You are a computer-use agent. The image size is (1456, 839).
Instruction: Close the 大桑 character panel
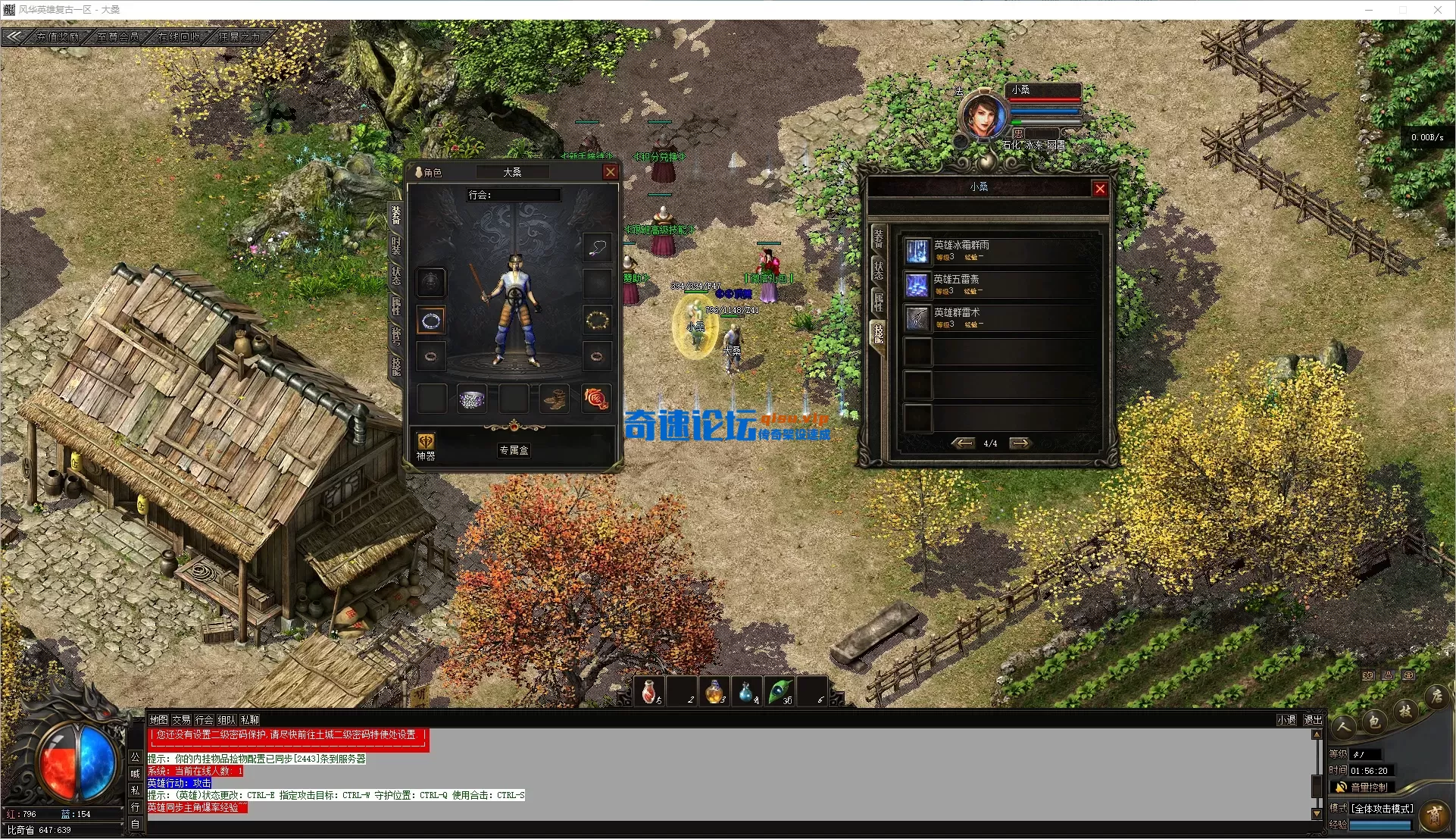[611, 173]
